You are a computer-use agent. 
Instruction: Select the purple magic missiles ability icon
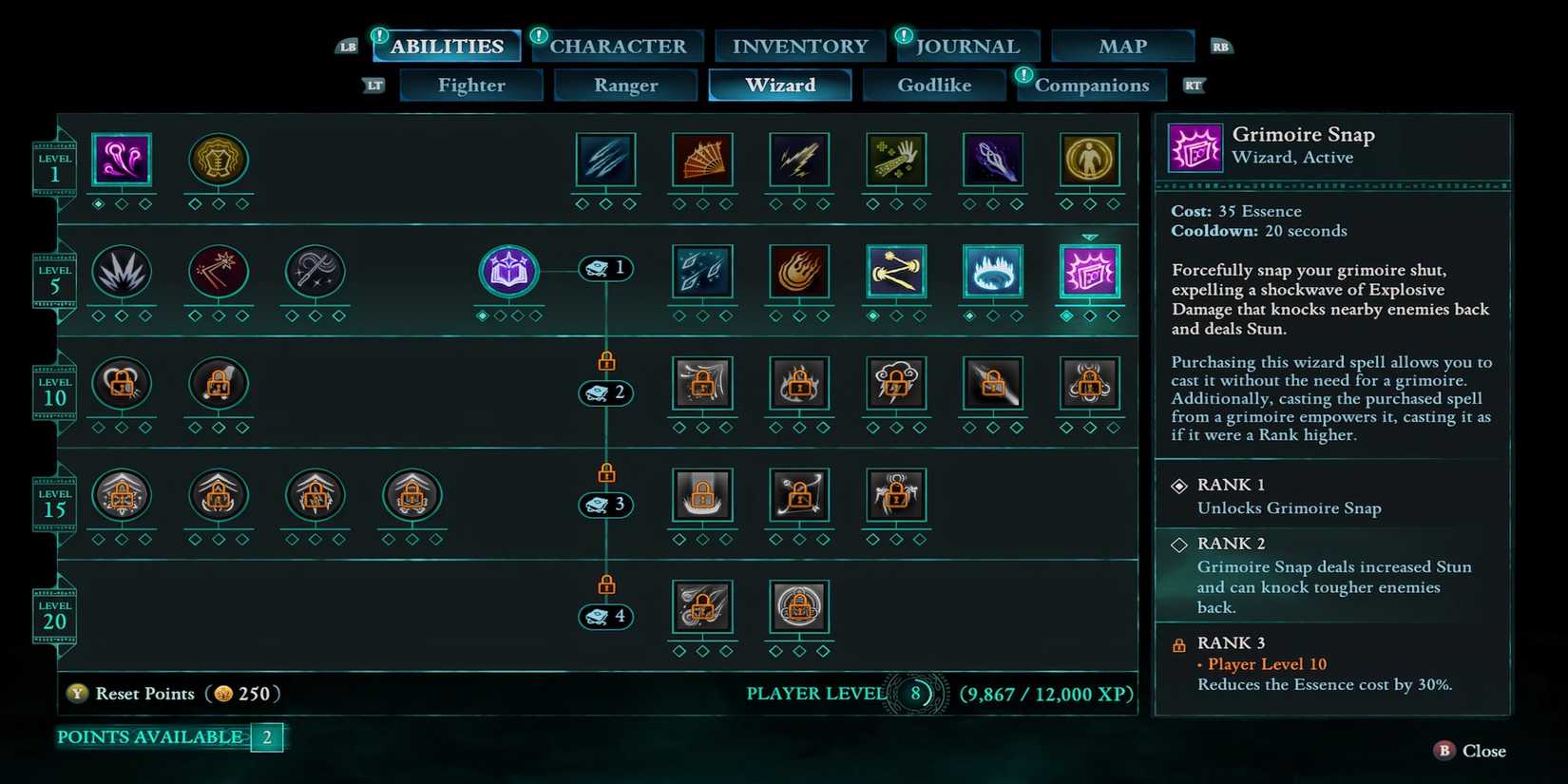[x=122, y=160]
